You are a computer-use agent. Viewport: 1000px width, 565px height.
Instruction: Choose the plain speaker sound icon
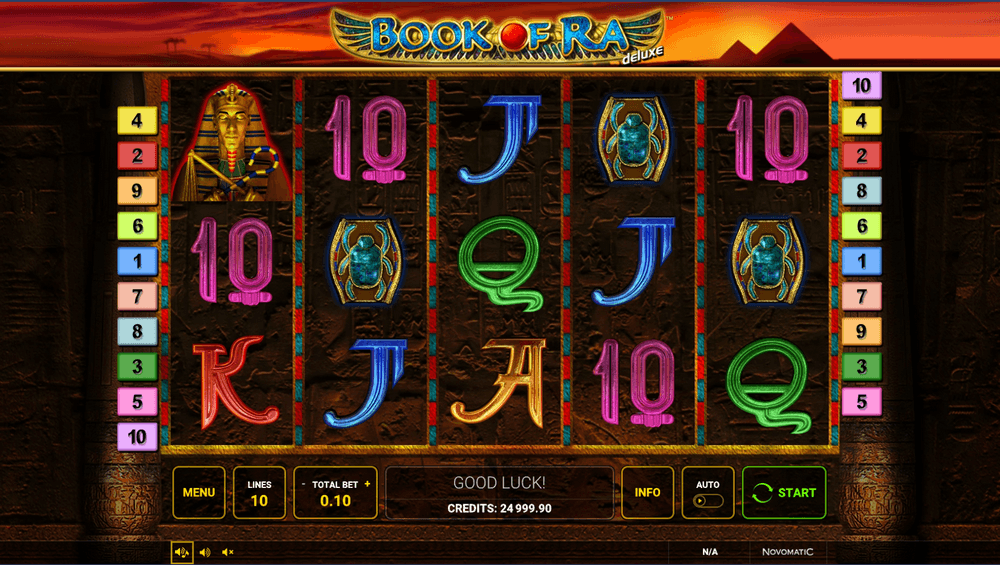pyautogui.click(x=205, y=551)
